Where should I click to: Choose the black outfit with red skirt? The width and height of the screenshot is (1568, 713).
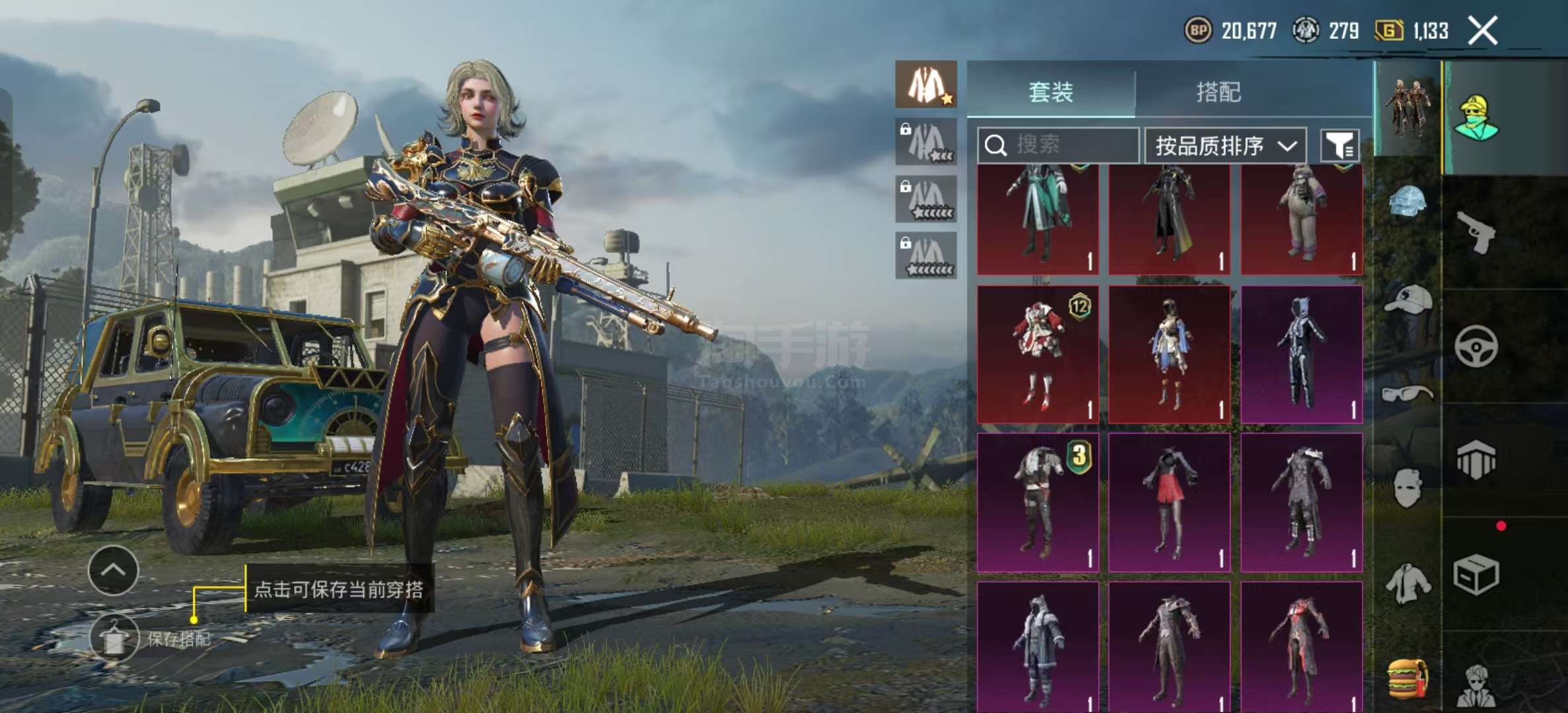click(1169, 502)
